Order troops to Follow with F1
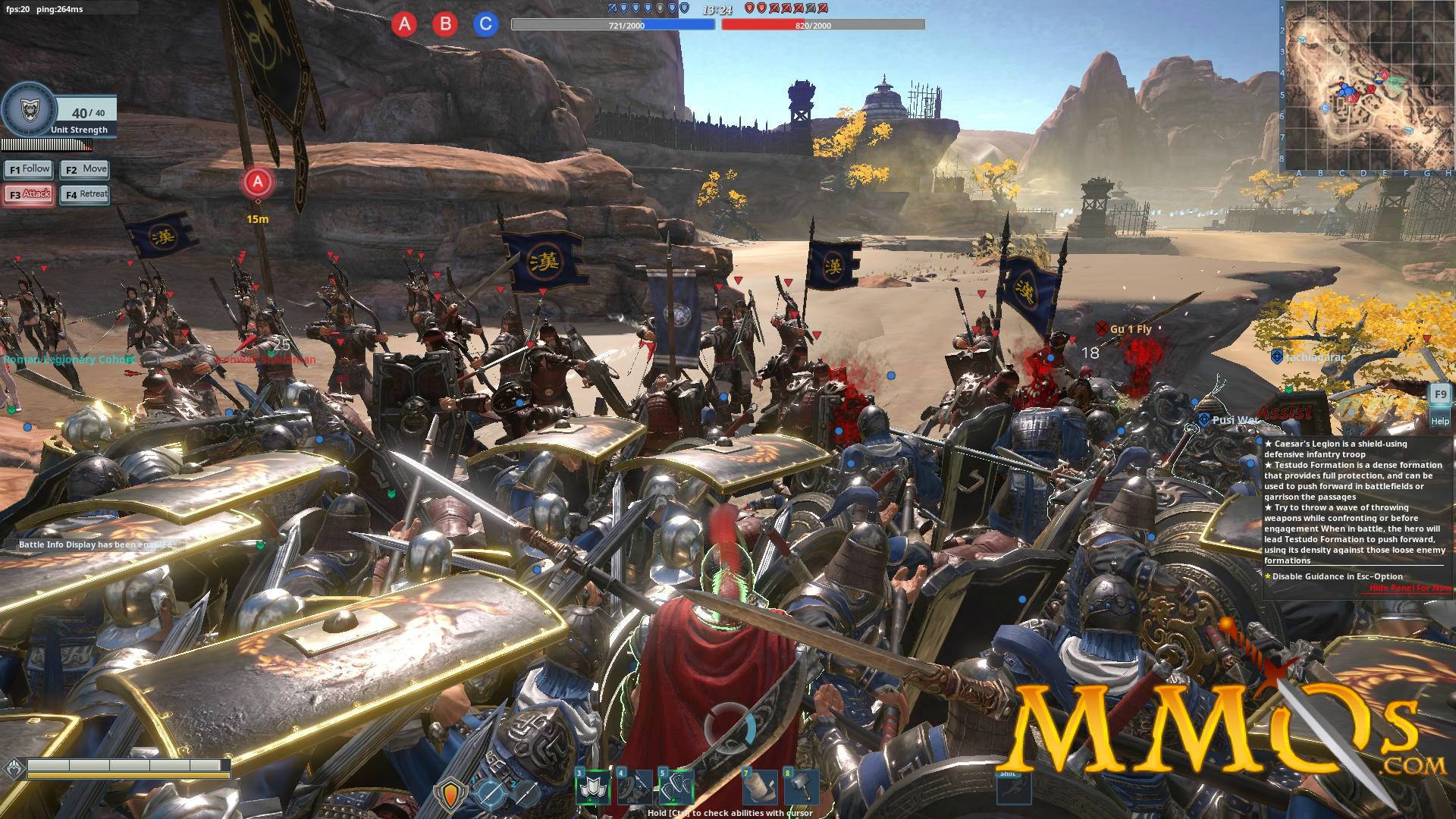Viewport: 1456px width, 819px height. click(x=28, y=168)
